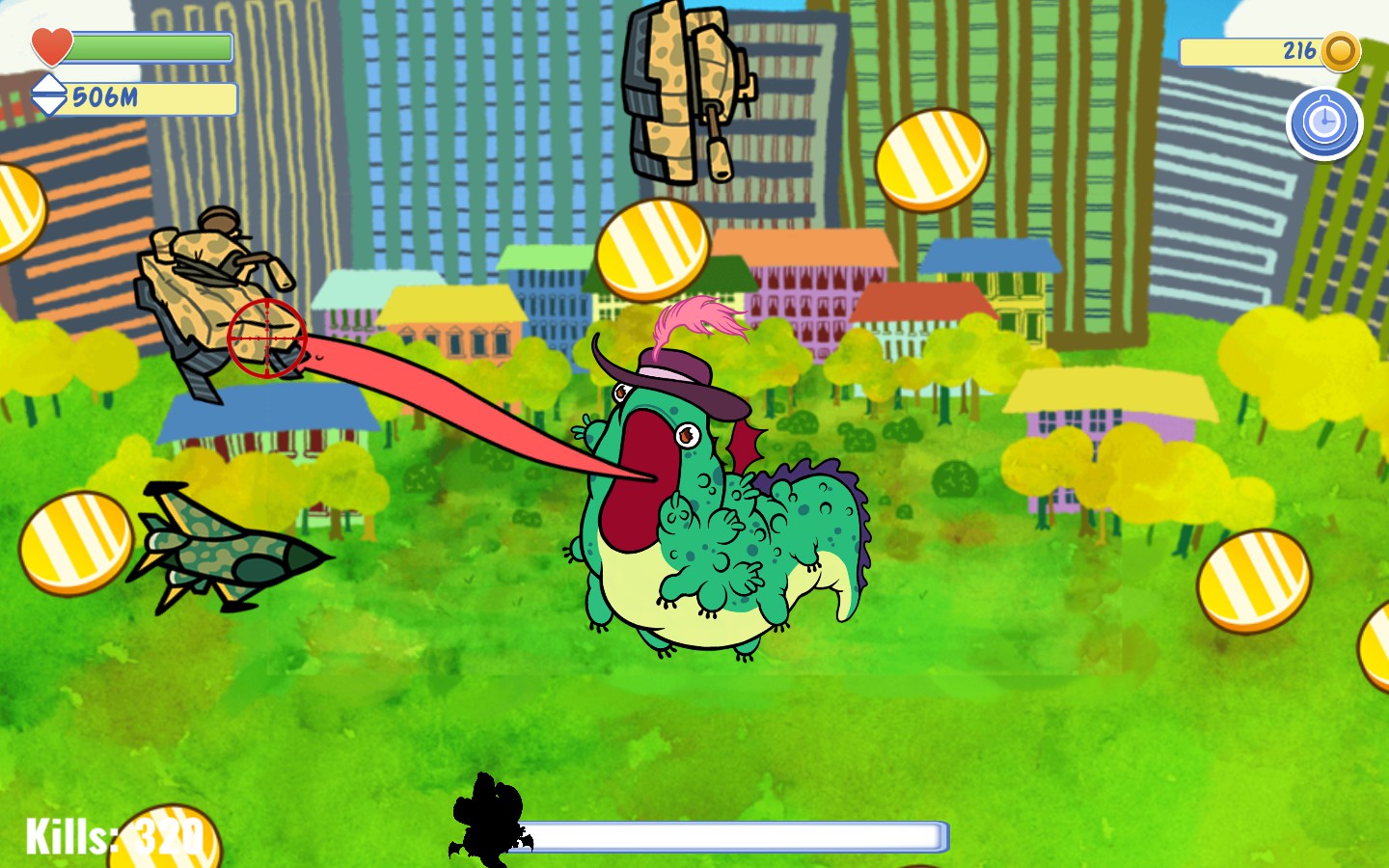Viewport: 1389px width, 868px height.
Task: Click the red targeting reticle
Action: coord(265,338)
